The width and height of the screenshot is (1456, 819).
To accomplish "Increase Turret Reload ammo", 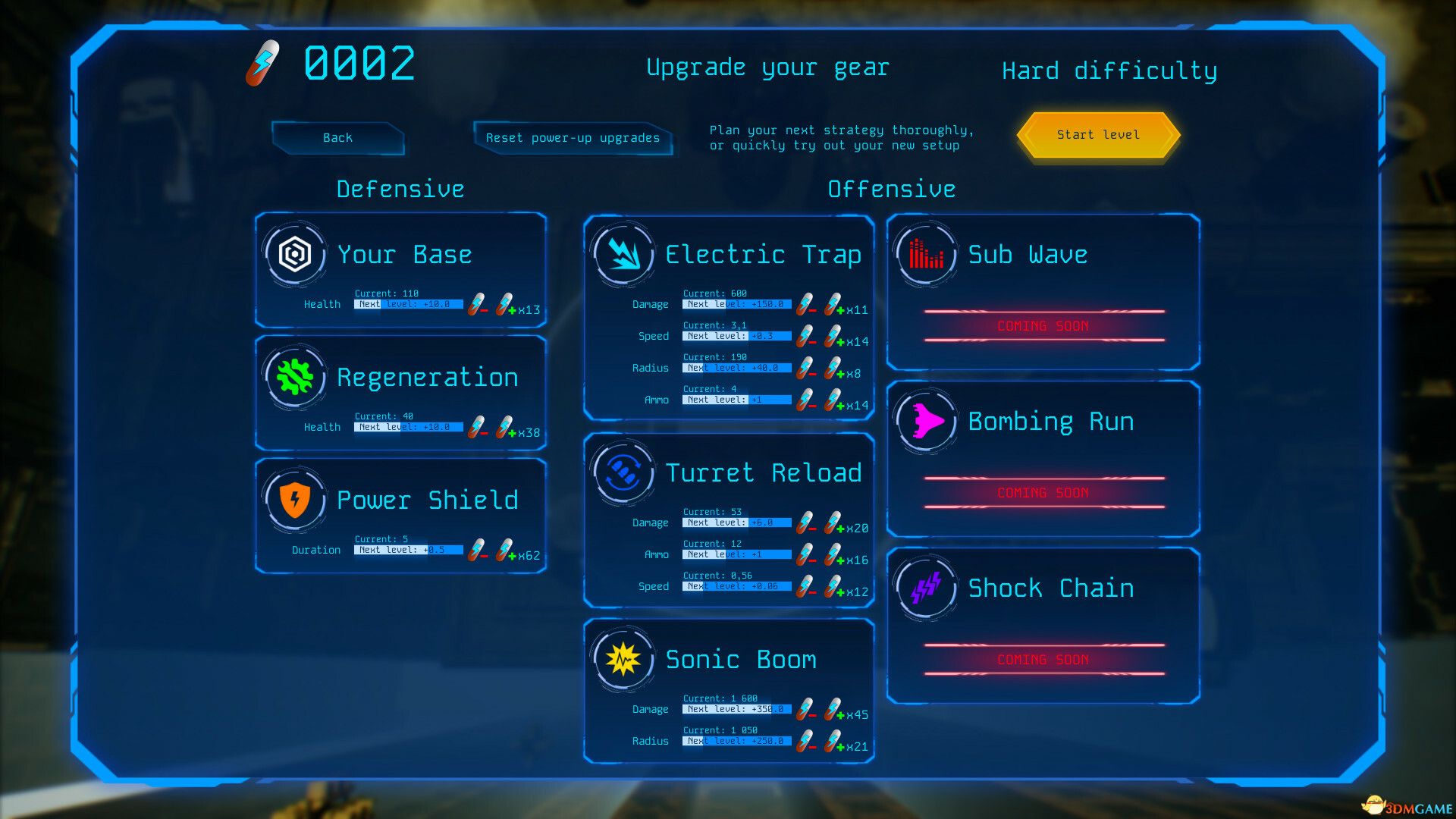I will pos(833,555).
